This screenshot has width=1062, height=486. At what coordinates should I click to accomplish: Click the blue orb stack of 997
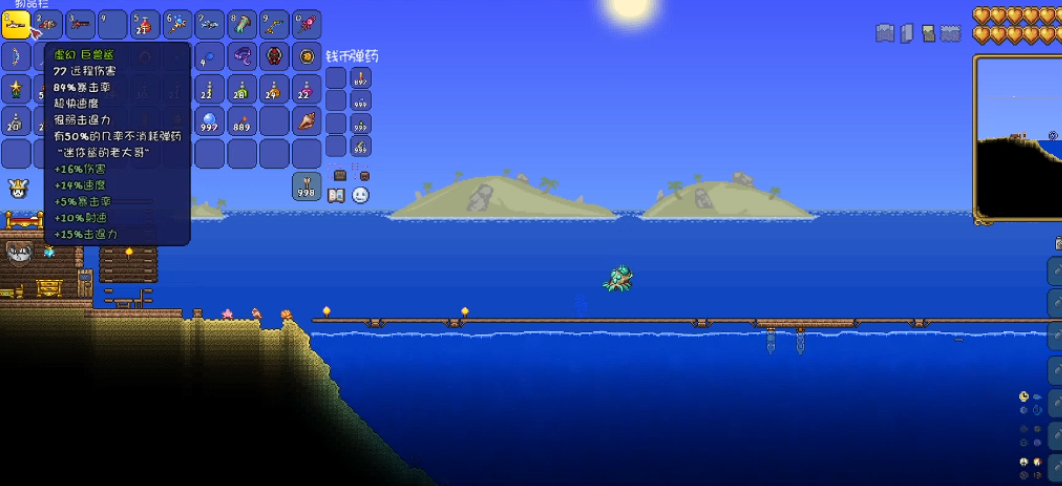[x=210, y=121]
